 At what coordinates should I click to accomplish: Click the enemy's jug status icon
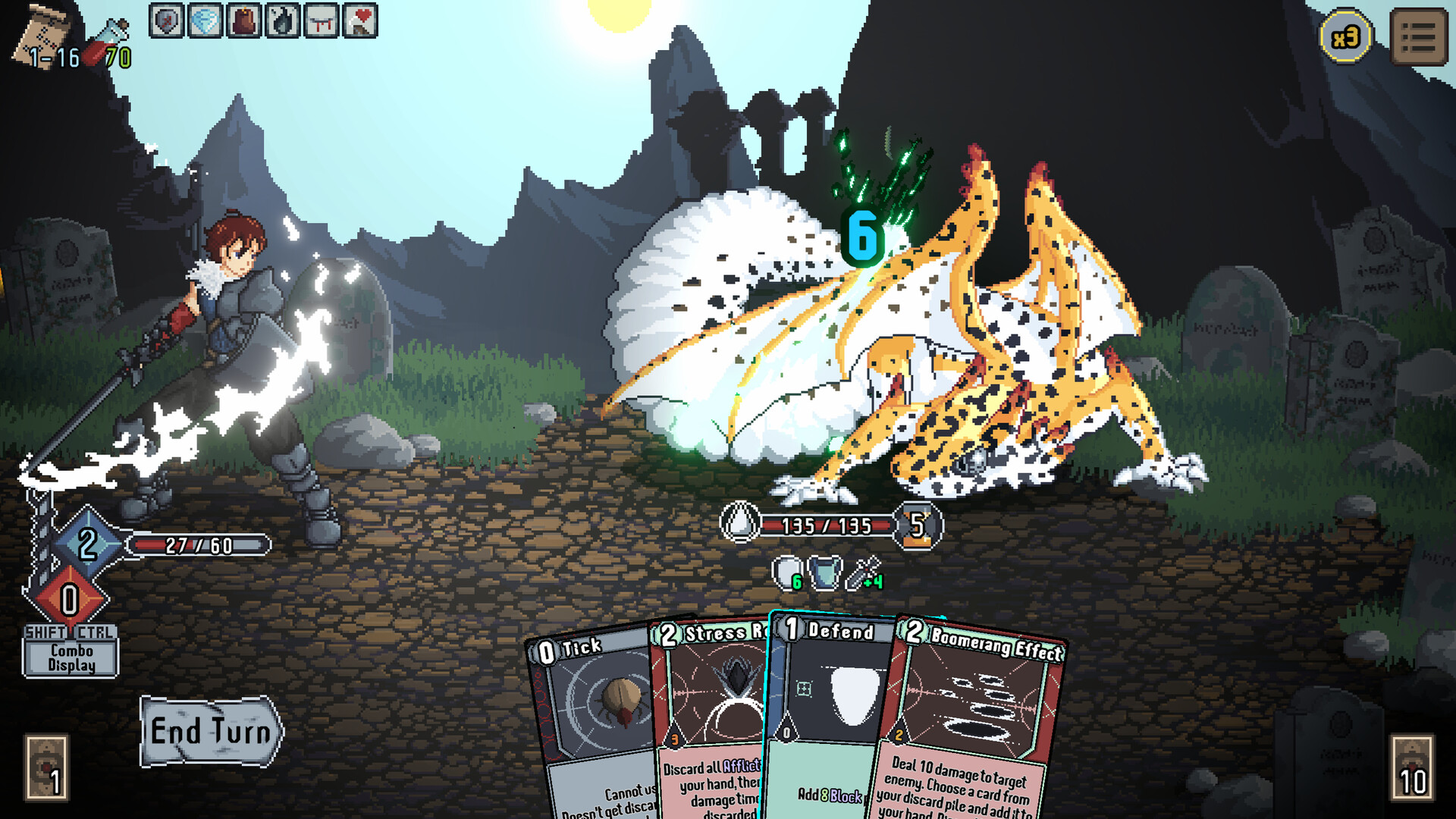click(826, 574)
